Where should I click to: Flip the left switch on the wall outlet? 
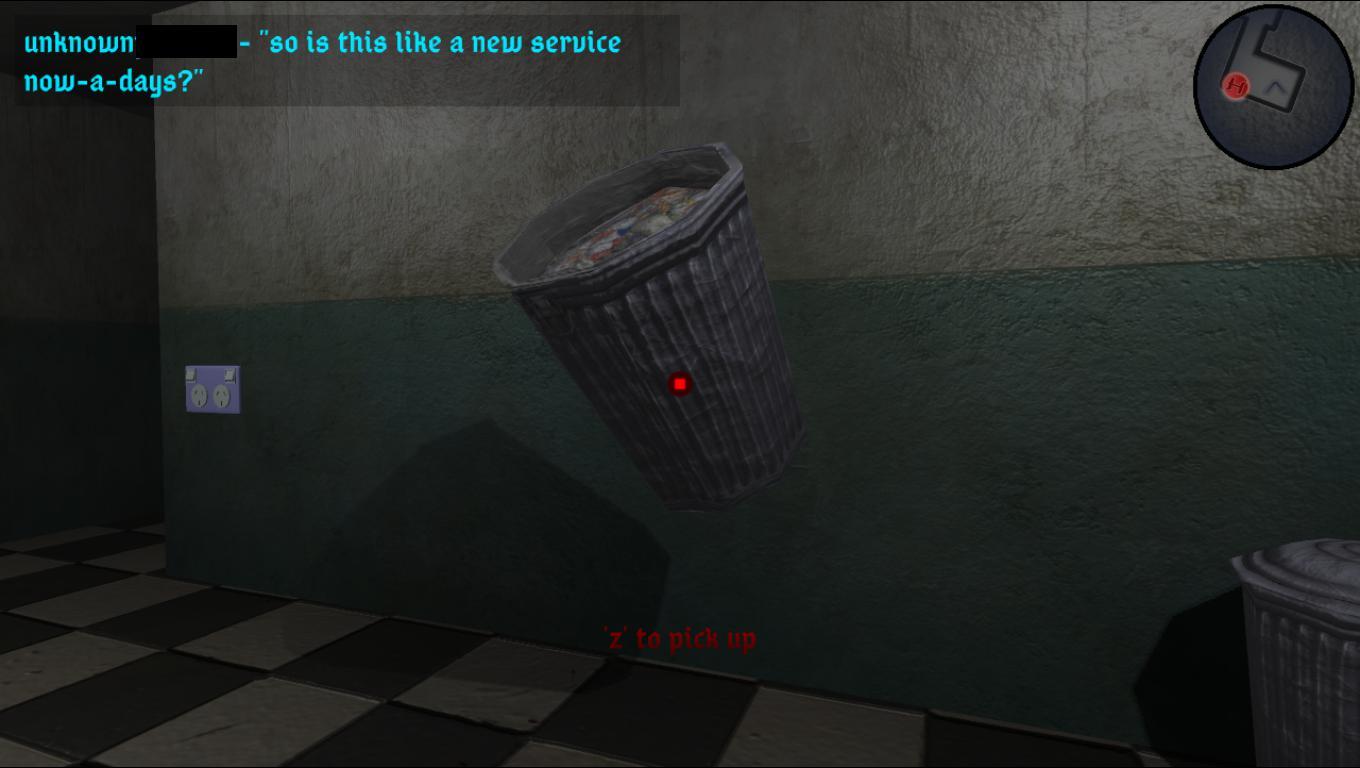tap(192, 375)
